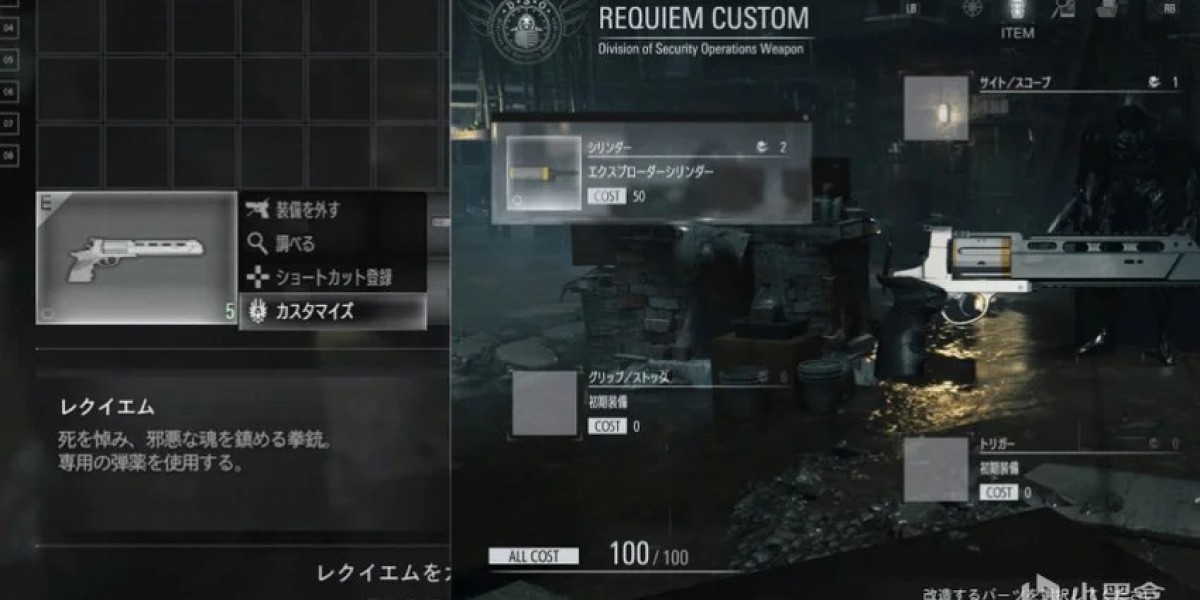Select the グリップ/ストック grip part slot
Viewport: 1200px width, 600px height.
(x=545, y=403)
